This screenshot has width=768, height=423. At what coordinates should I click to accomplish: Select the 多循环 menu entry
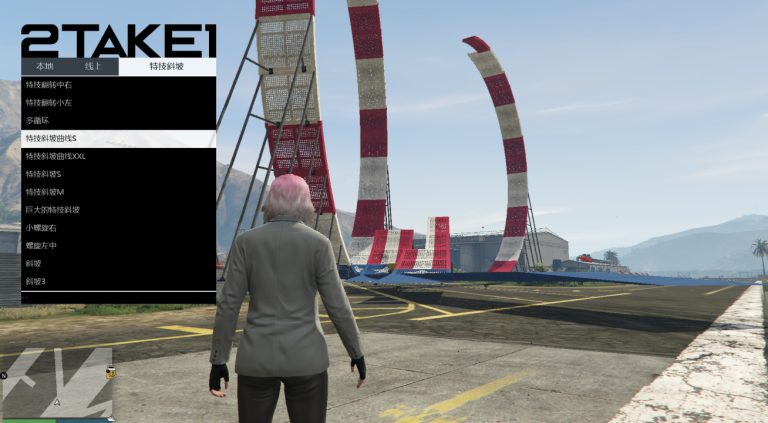pos(118,120)
